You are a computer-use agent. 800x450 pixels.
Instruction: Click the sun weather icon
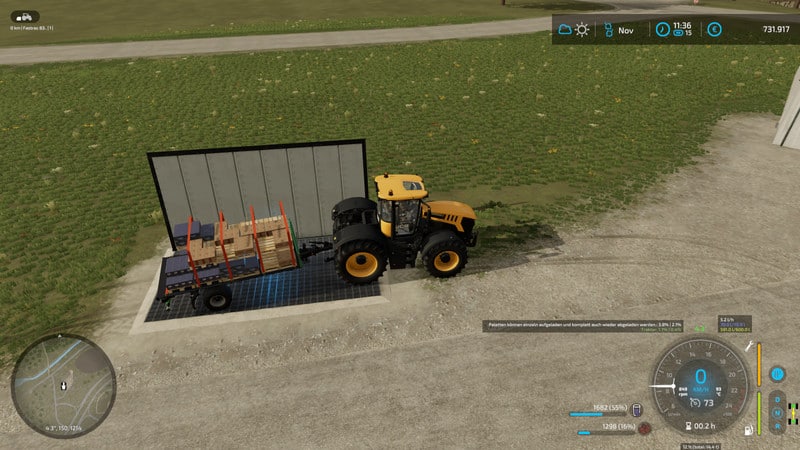tap(583, 30)
